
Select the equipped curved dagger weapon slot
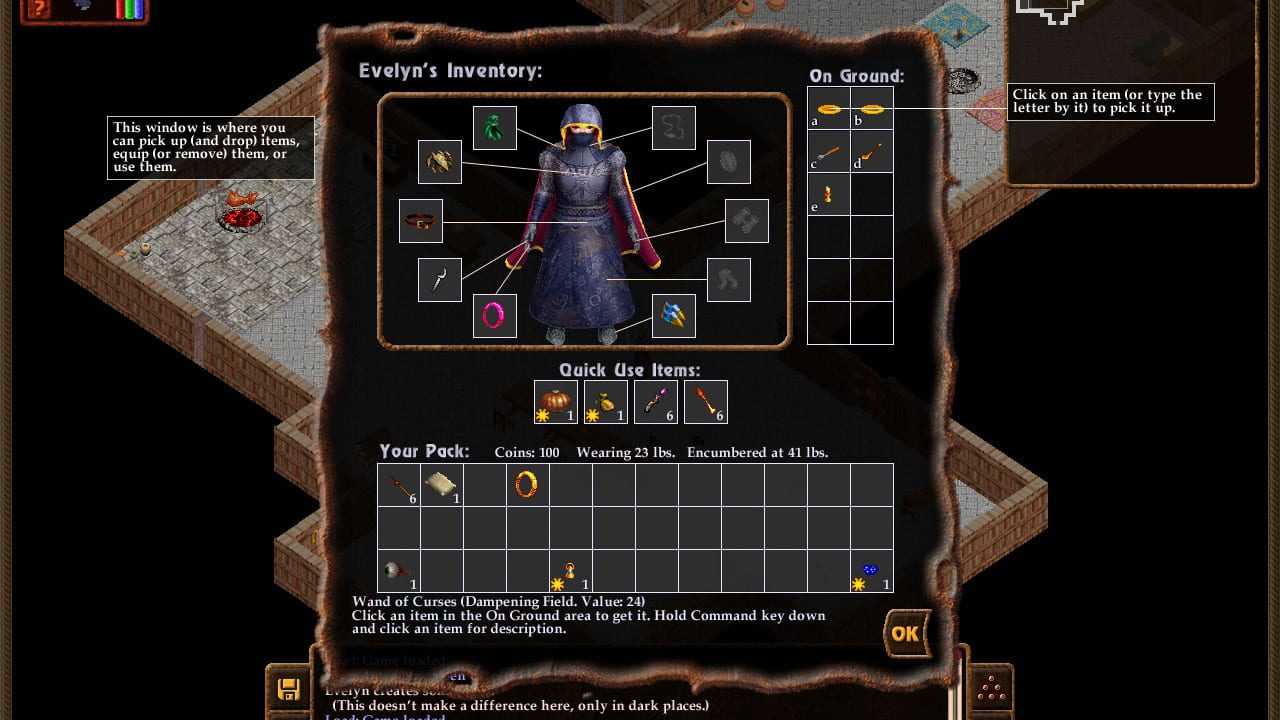[440, 280]
